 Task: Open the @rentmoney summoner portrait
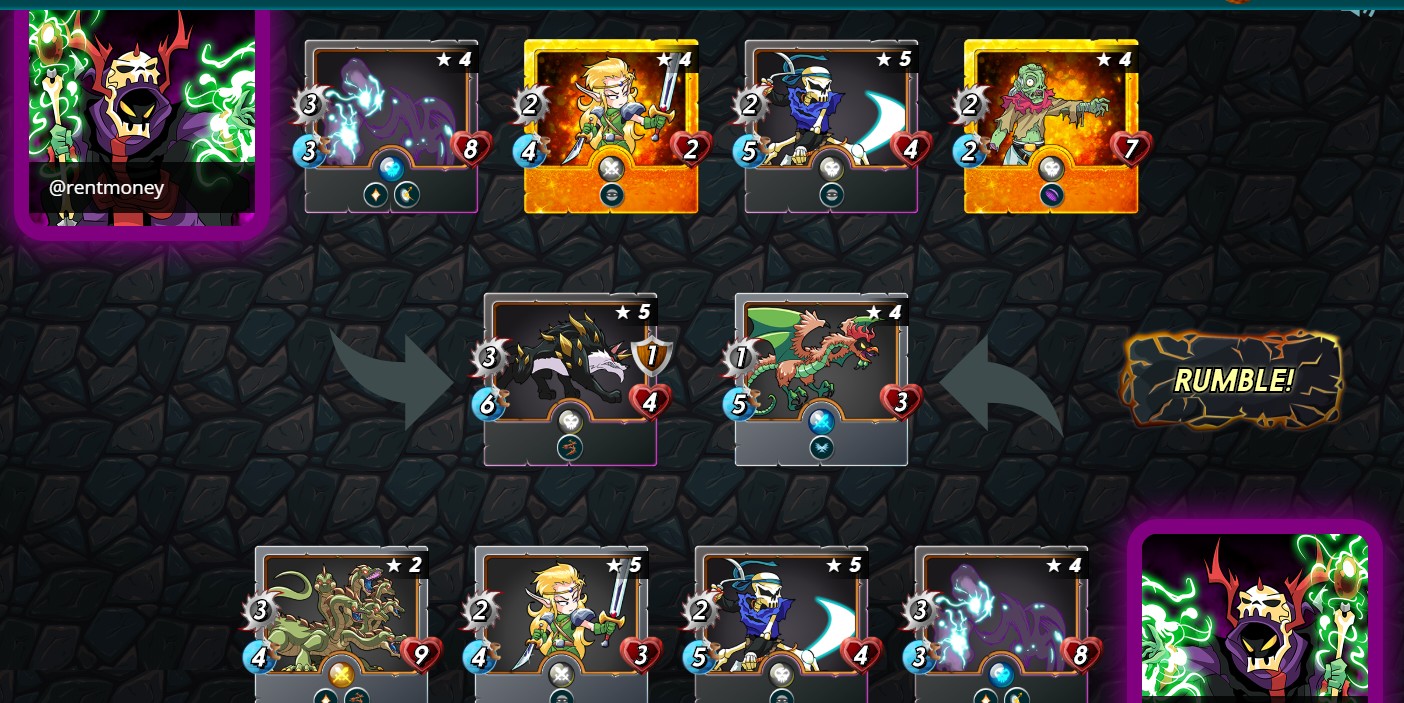(141, 118)
